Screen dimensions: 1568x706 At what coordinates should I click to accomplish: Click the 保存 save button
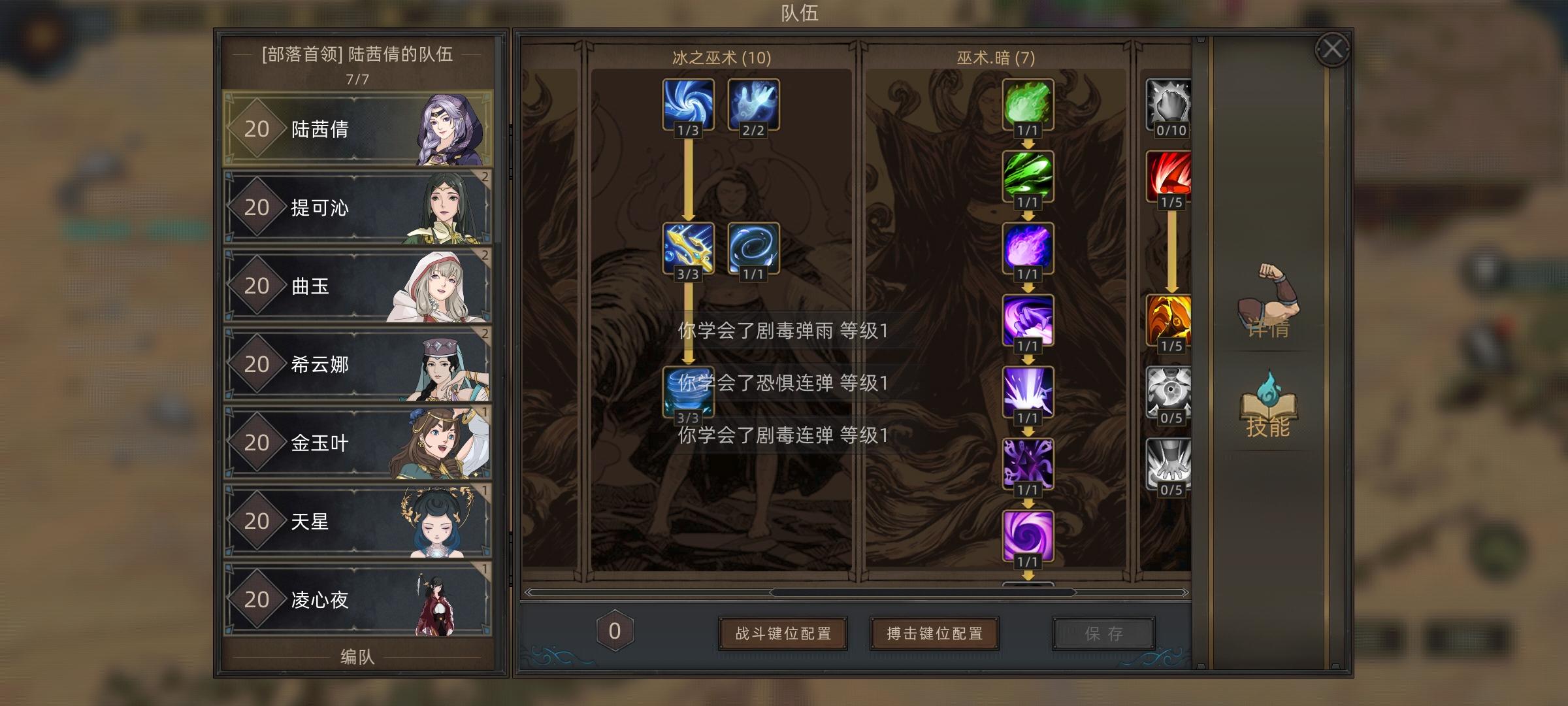click(1104, 632)
